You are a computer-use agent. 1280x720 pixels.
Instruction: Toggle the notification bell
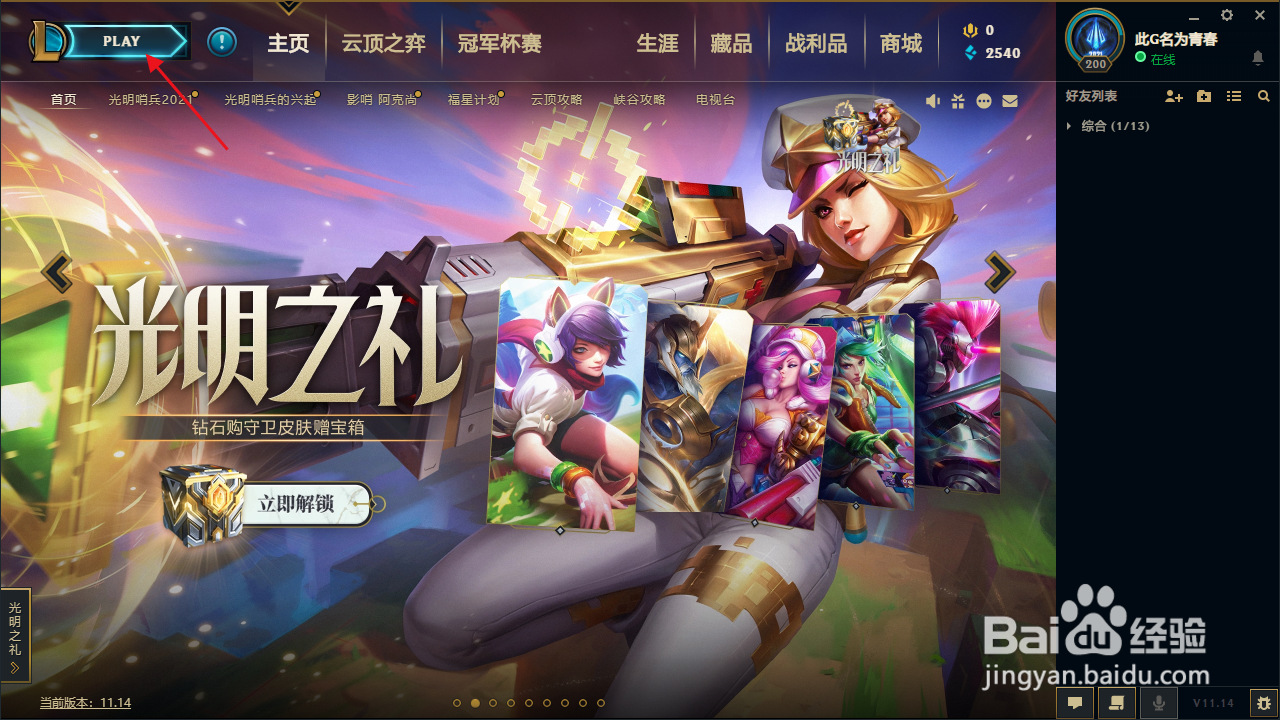pyautogui.click(x=1258, y=60)
